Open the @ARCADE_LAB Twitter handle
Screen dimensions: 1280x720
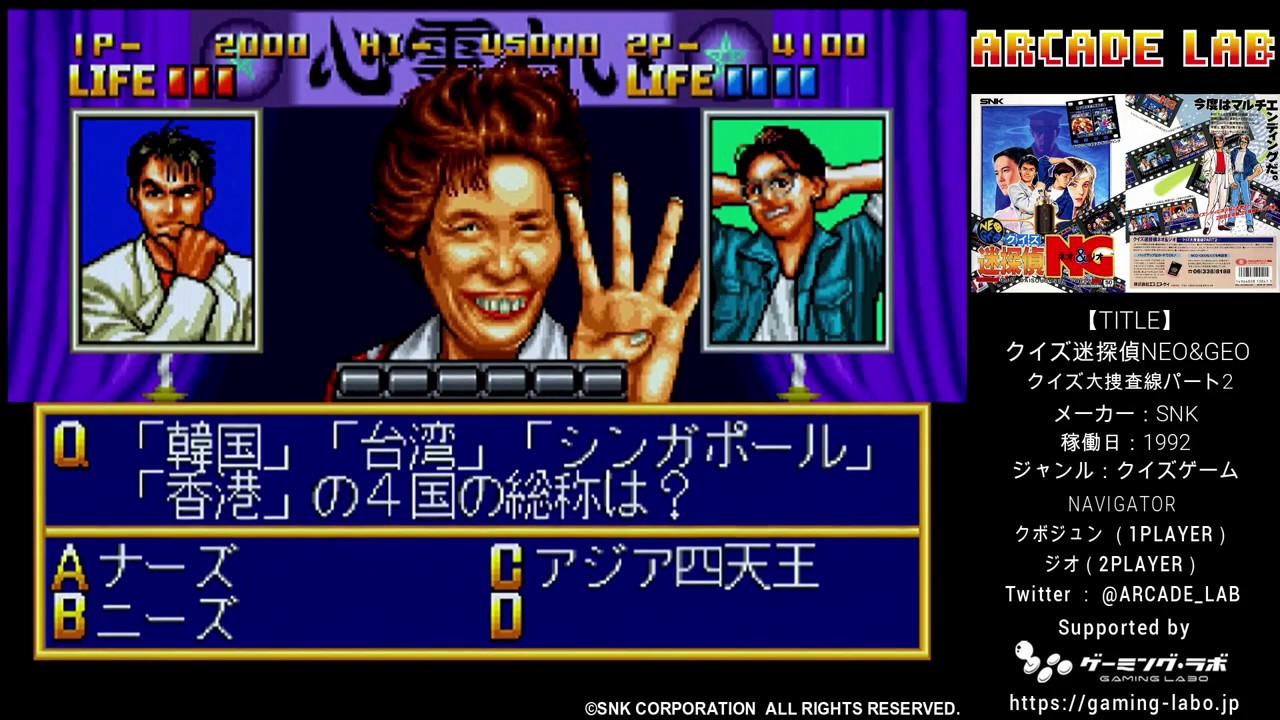[x=1168, y=593]
